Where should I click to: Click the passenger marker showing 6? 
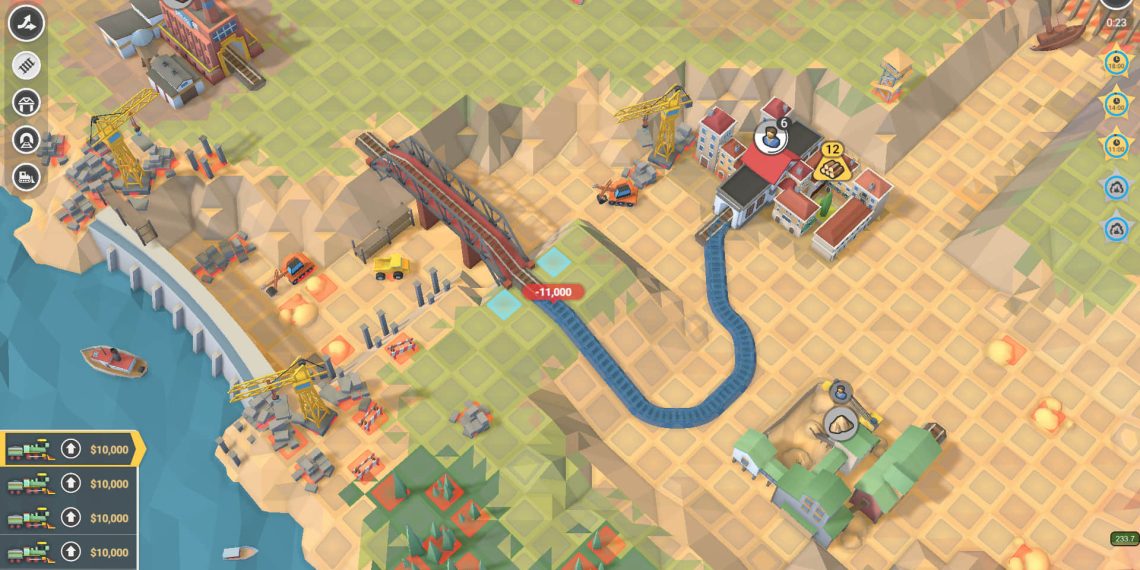tap(769, 137)
